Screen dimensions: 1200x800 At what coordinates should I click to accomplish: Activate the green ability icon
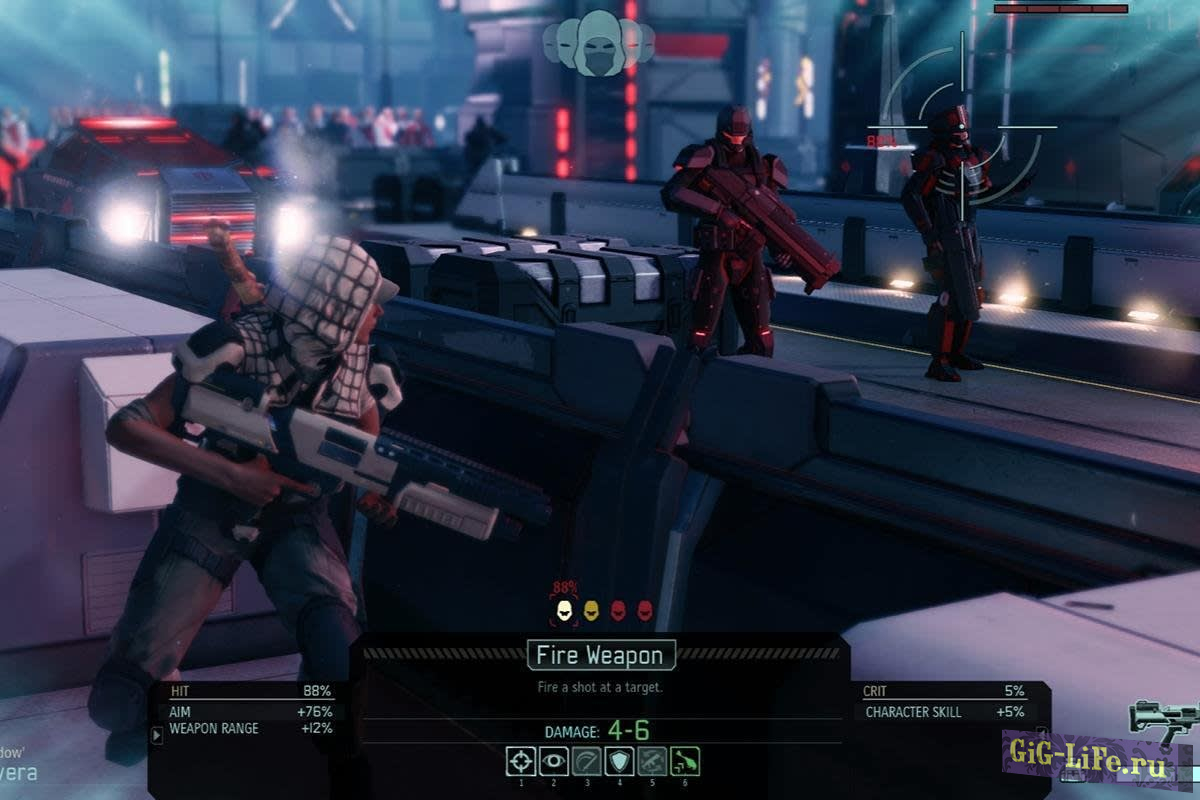point(685,761)
